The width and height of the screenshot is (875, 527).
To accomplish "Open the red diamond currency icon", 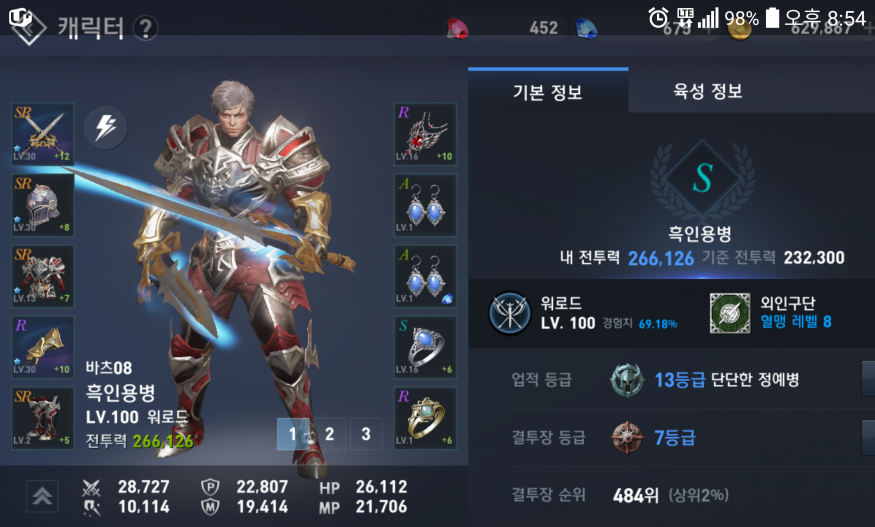I will click(x=461, y=28).
